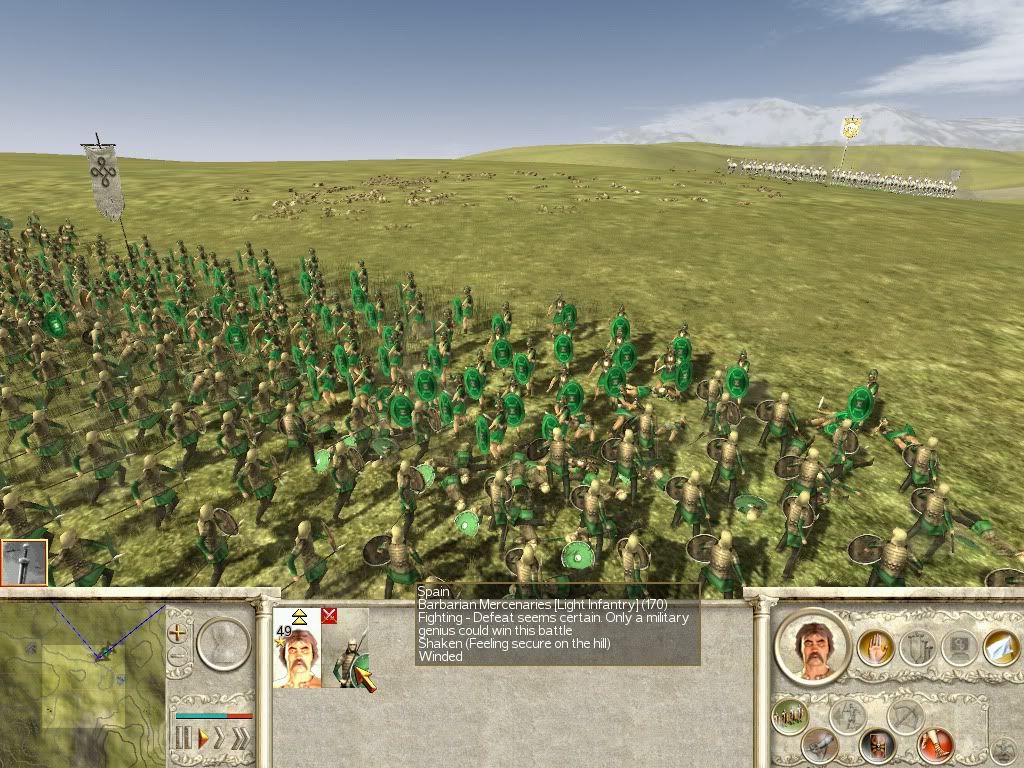The height and width of the screenshot is (768, 1024).
Task: Click the white flag withdraw button
Action: (x=1001, y=647)
